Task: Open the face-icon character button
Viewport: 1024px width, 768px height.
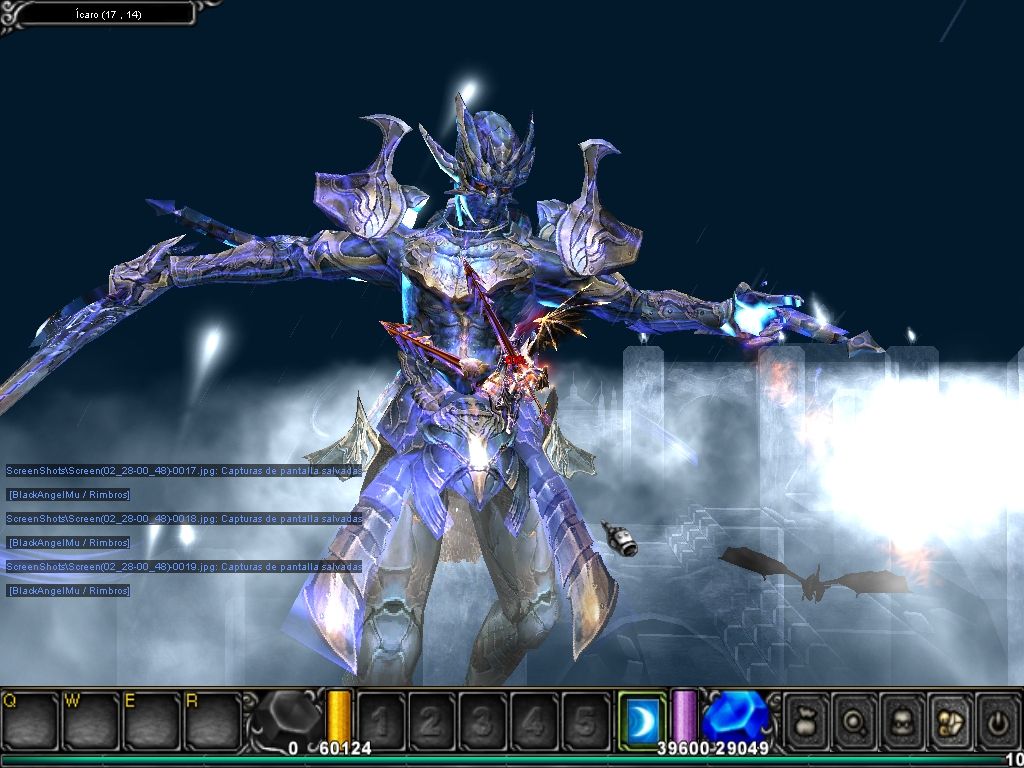Action: (903, 720)
